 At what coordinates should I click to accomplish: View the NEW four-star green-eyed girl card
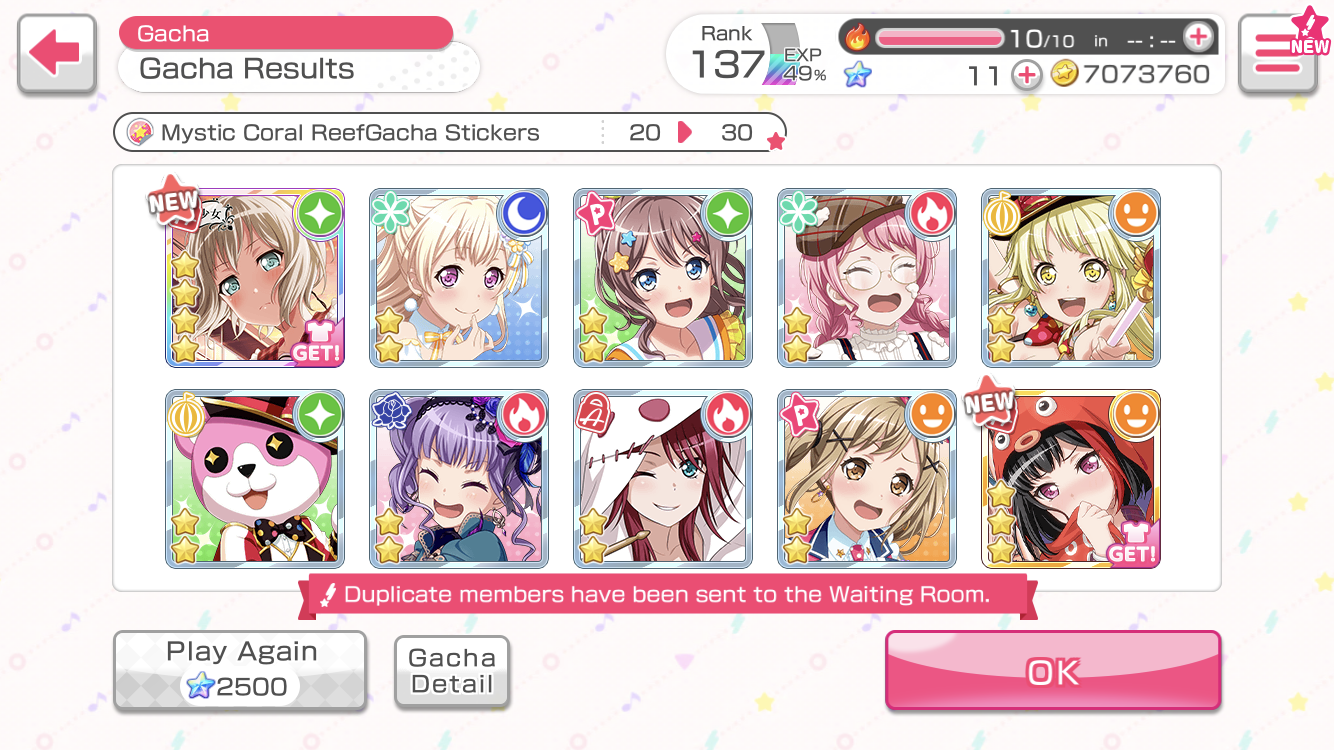255,277
